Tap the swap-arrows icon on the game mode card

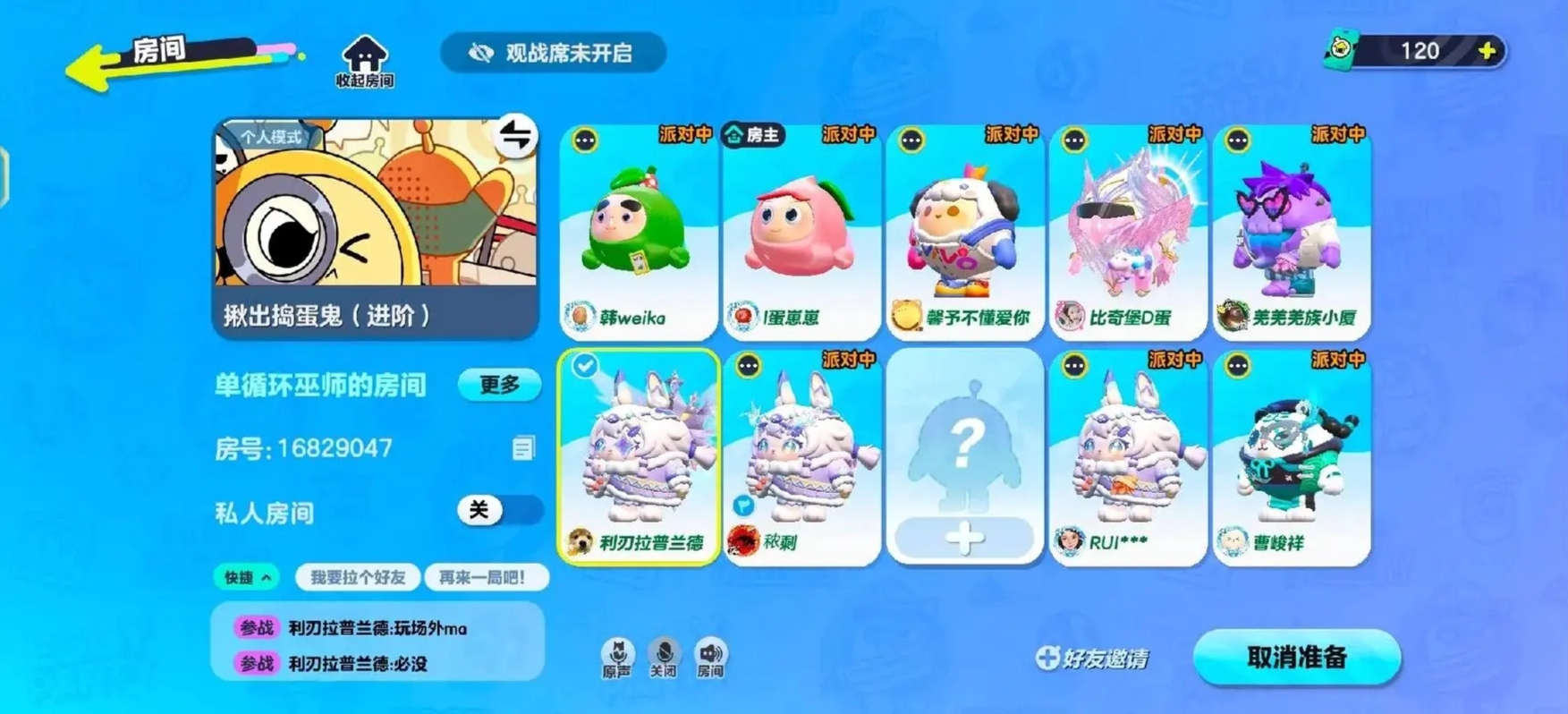click(x=516, y=137)
